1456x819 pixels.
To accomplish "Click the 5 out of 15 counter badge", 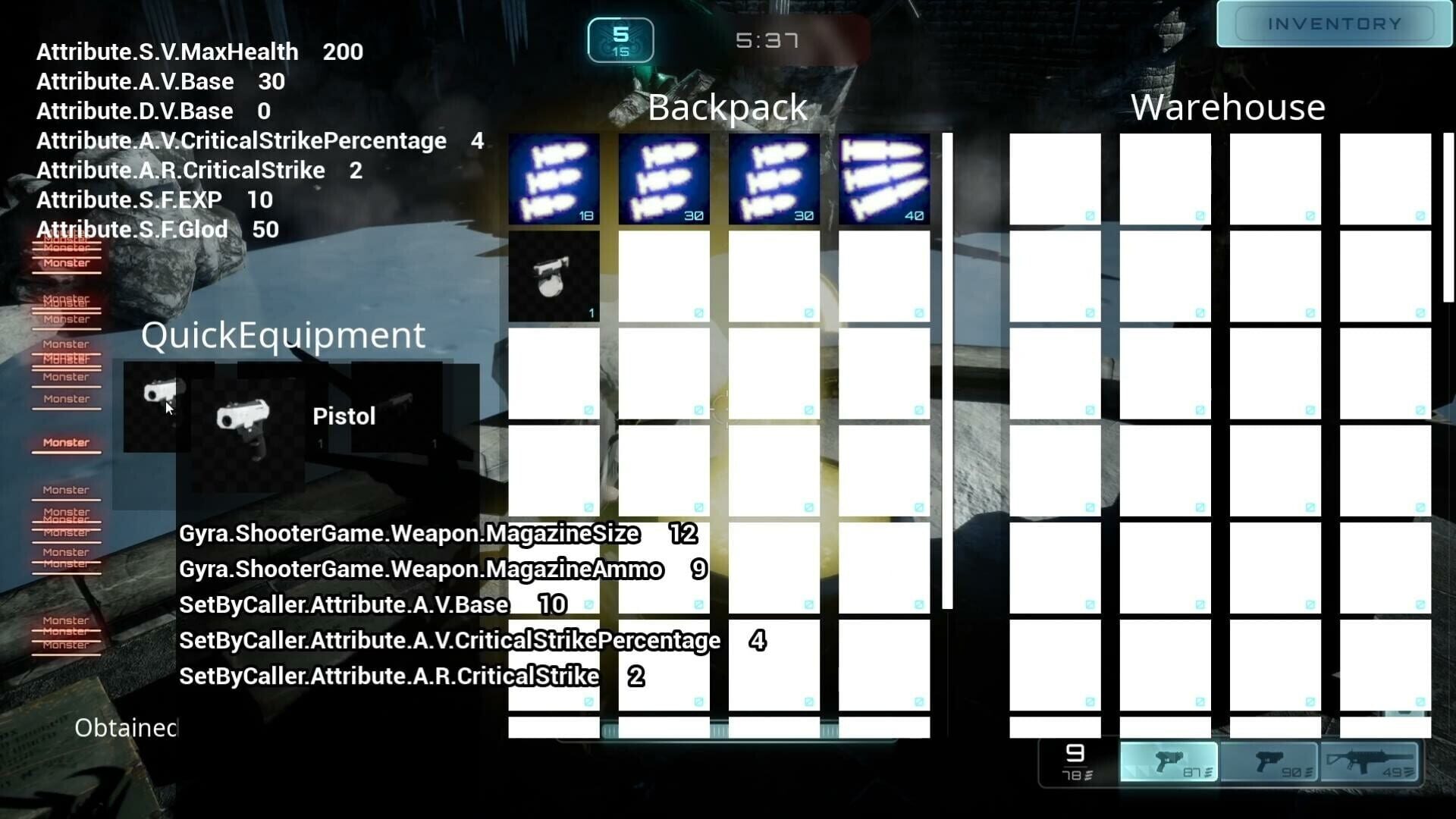I will pos(620,39).
